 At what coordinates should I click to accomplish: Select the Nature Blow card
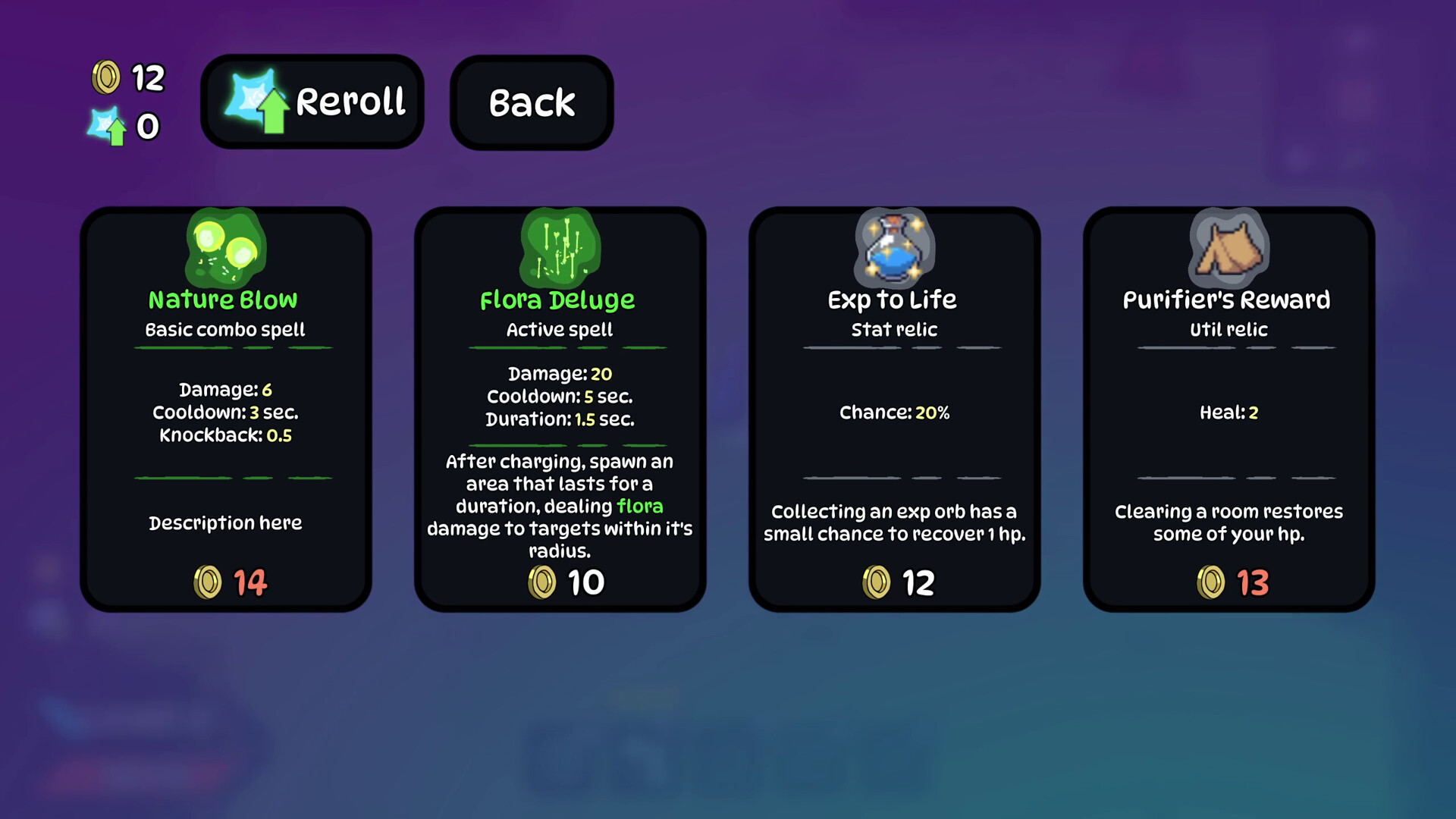(225, 409)
